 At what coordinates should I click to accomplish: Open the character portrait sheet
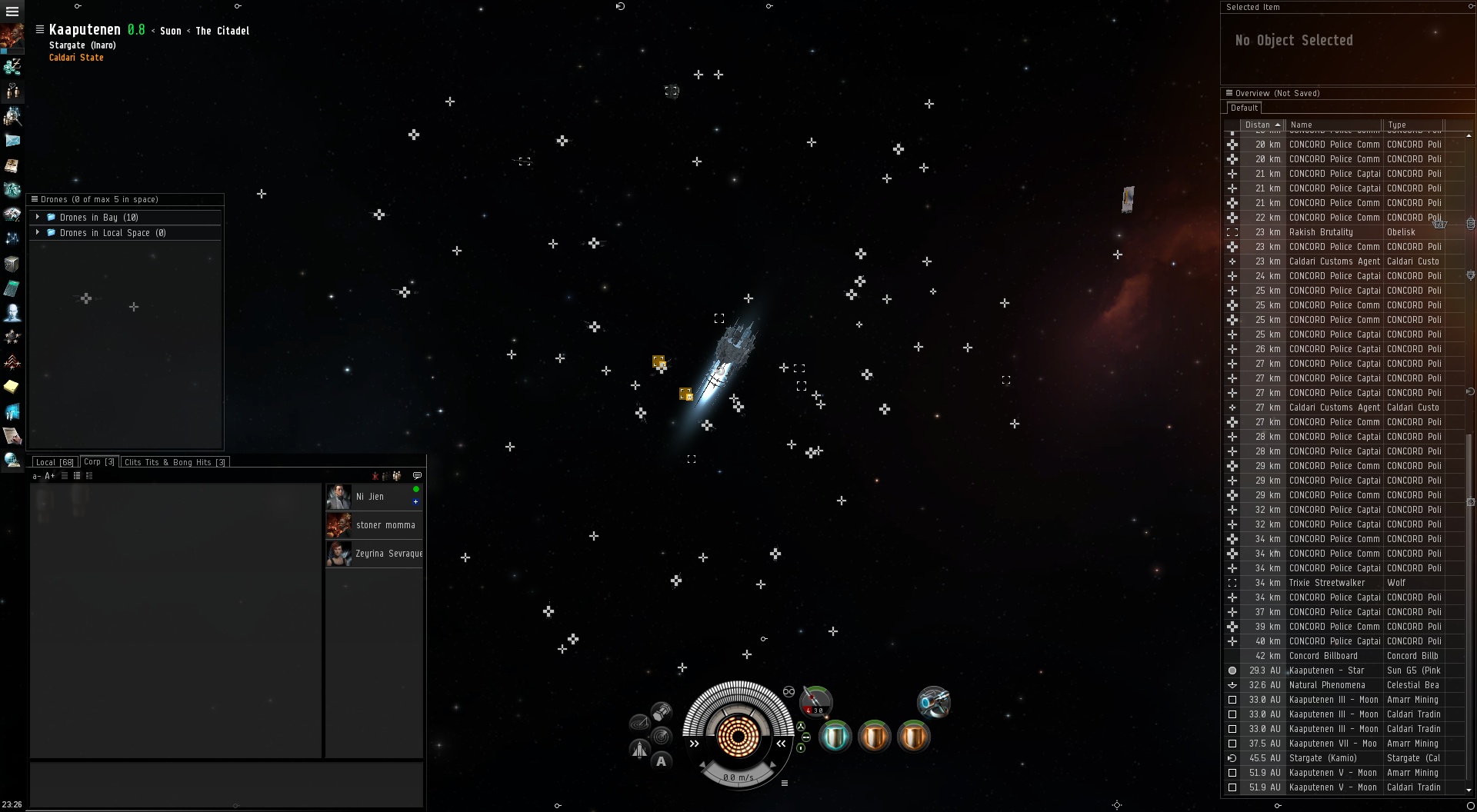[x=12, y=37]
